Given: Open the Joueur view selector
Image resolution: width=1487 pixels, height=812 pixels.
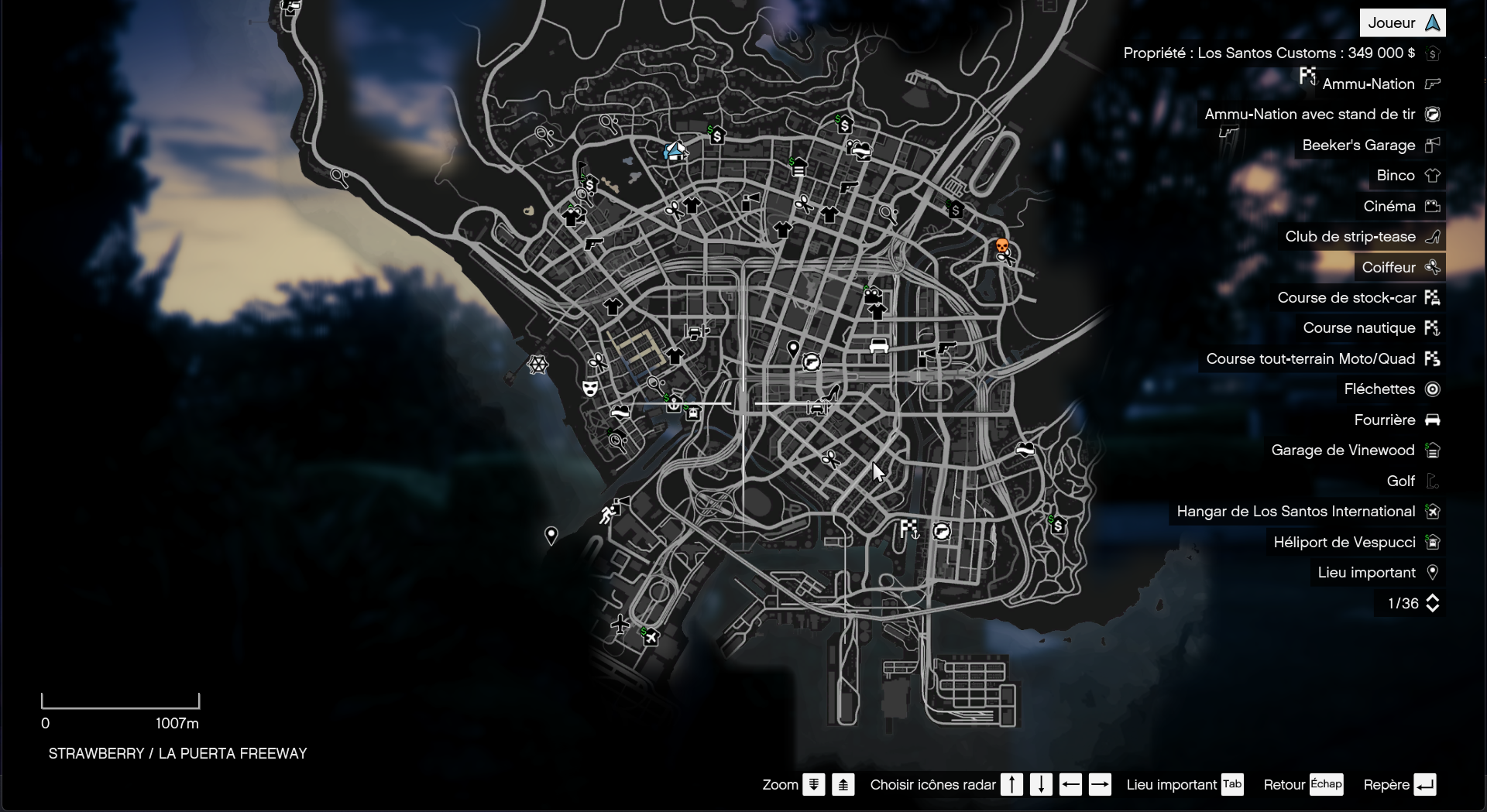Looking at the screenshot, I should coord(1402,22).
